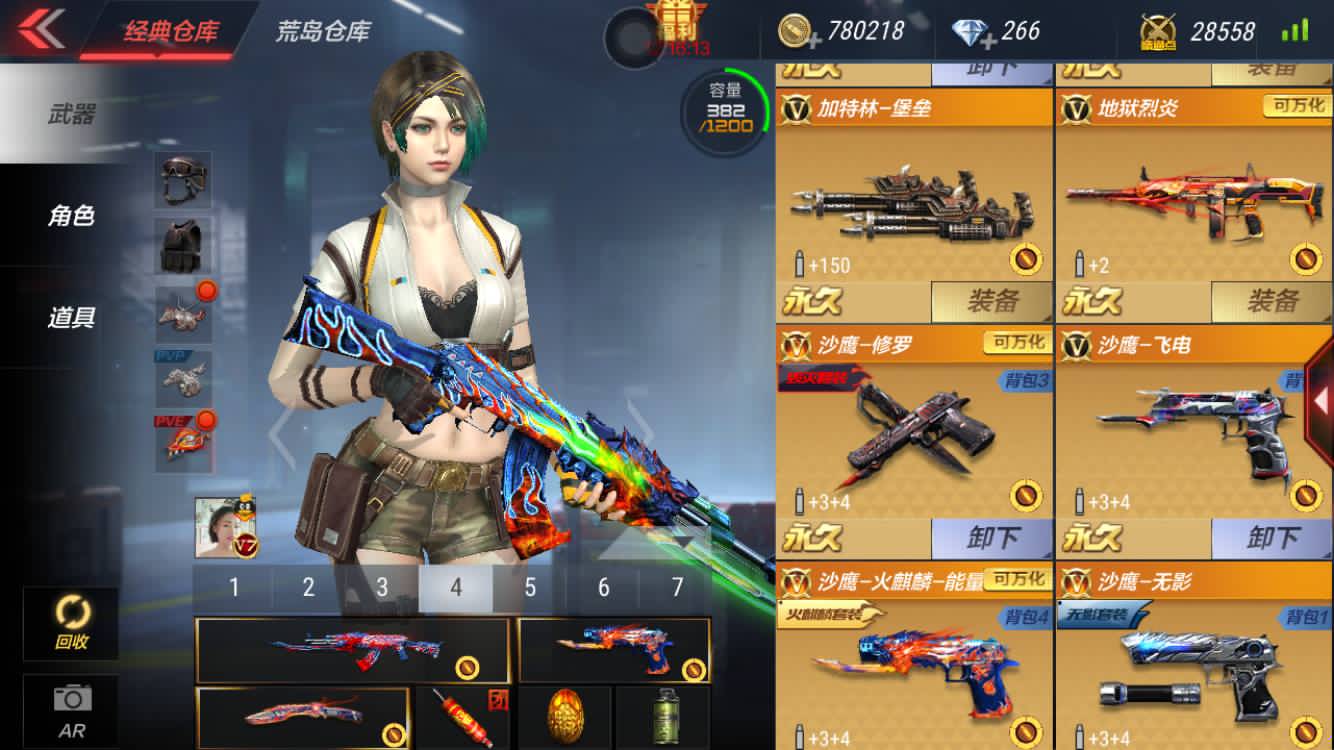Open the 道具 category
The width and height of the screenshot is (1334, 750).
70,318
